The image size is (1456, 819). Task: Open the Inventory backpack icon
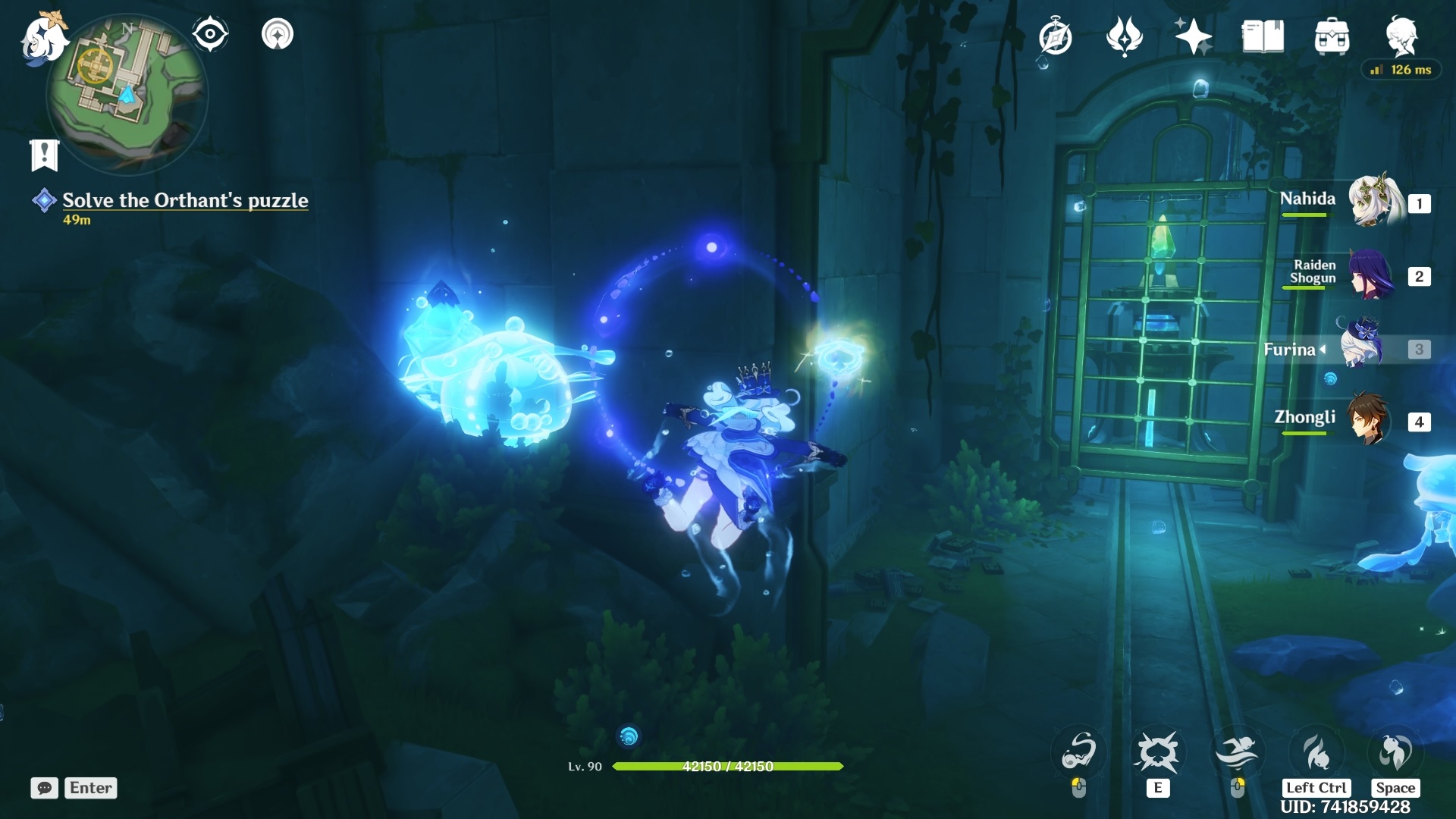click(x=1332, y=36)
